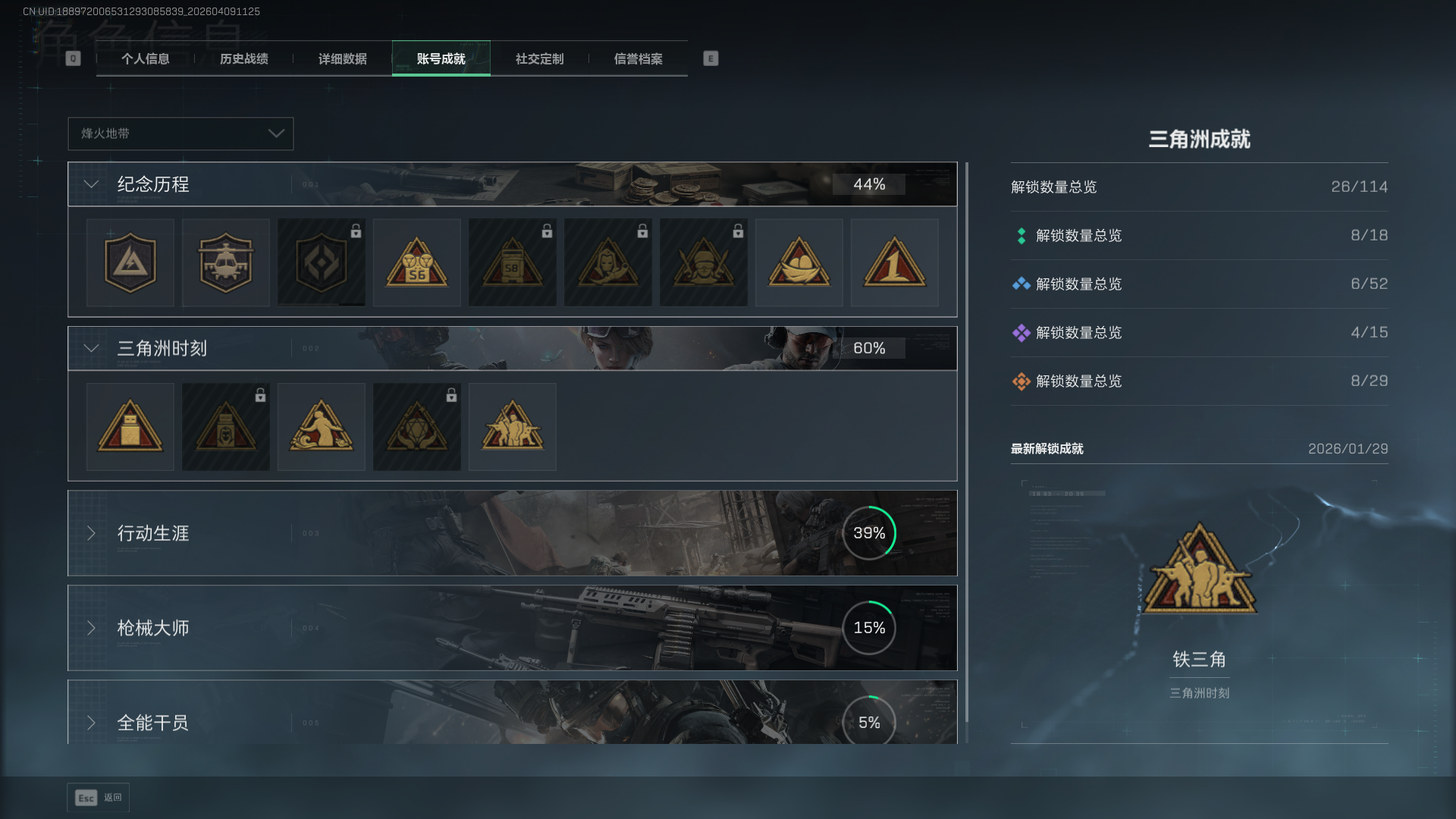Select the locked S8 achievement badge

click(x=512, y=263)
